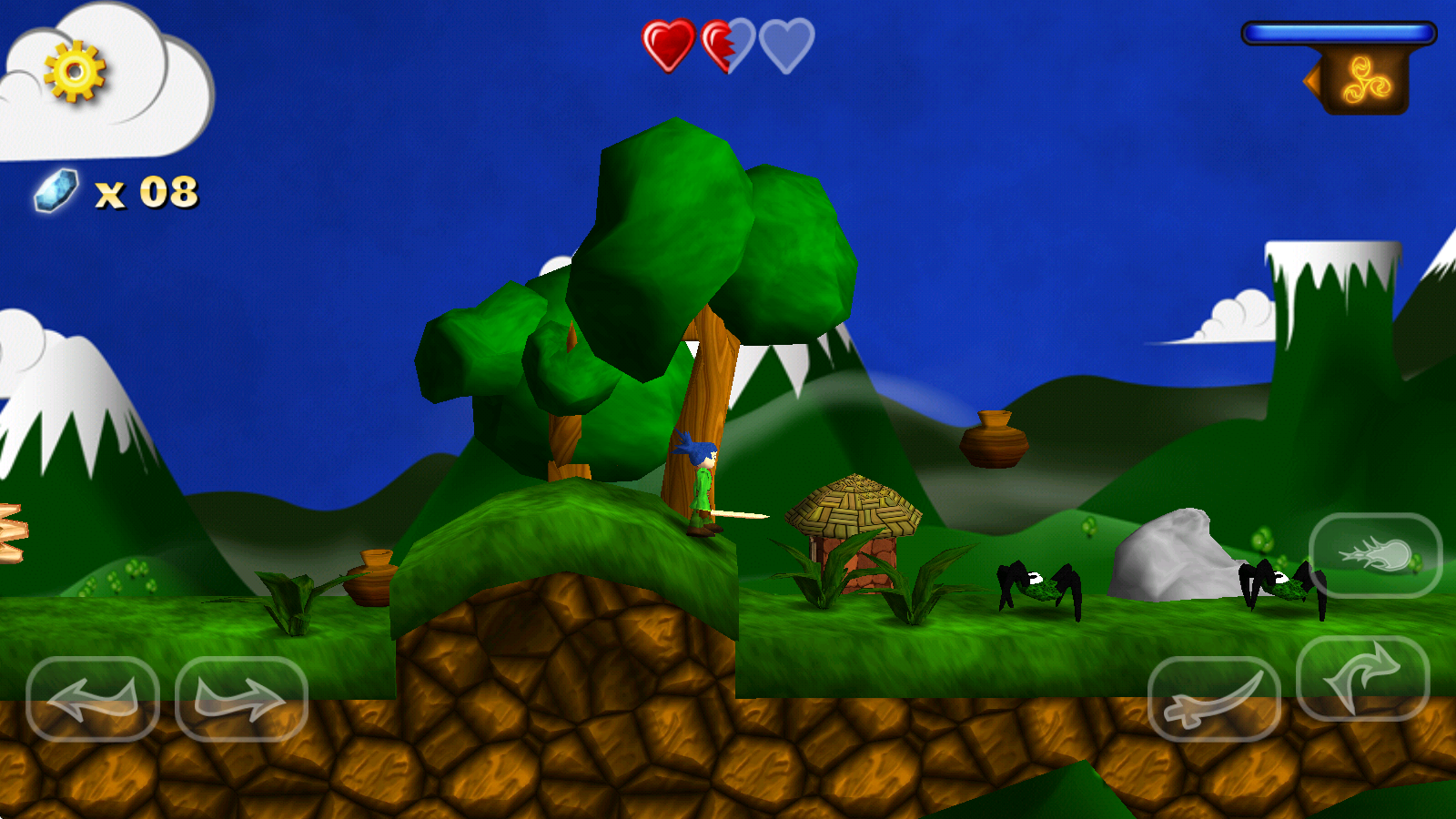Hit the jump arrow button
This screenshot has height=819, width=1456.
click(x=1362, y=678)
